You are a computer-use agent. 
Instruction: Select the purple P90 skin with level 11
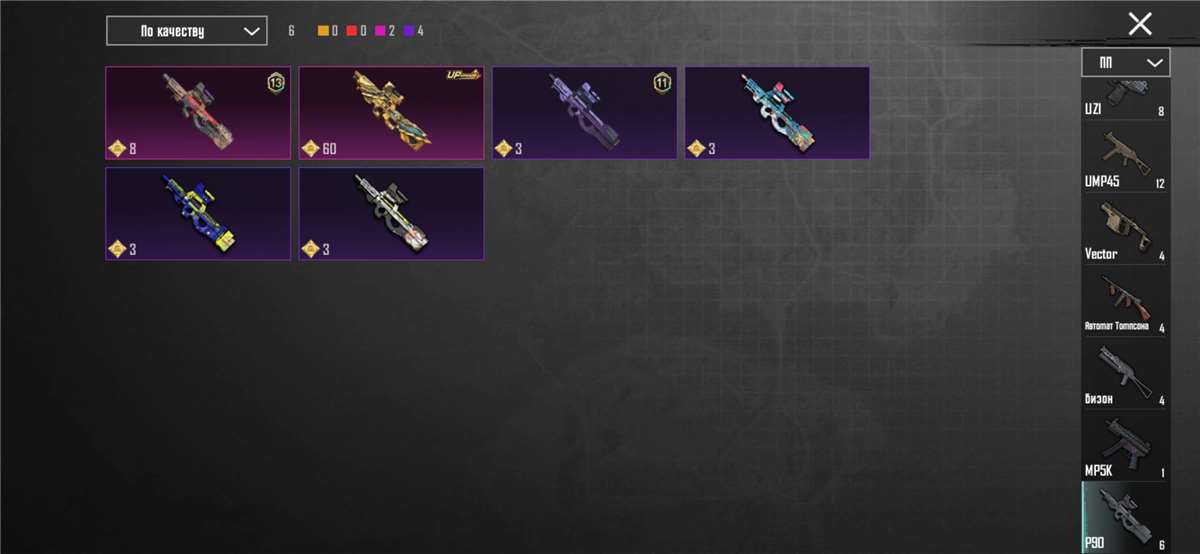[x=584, y=113]
